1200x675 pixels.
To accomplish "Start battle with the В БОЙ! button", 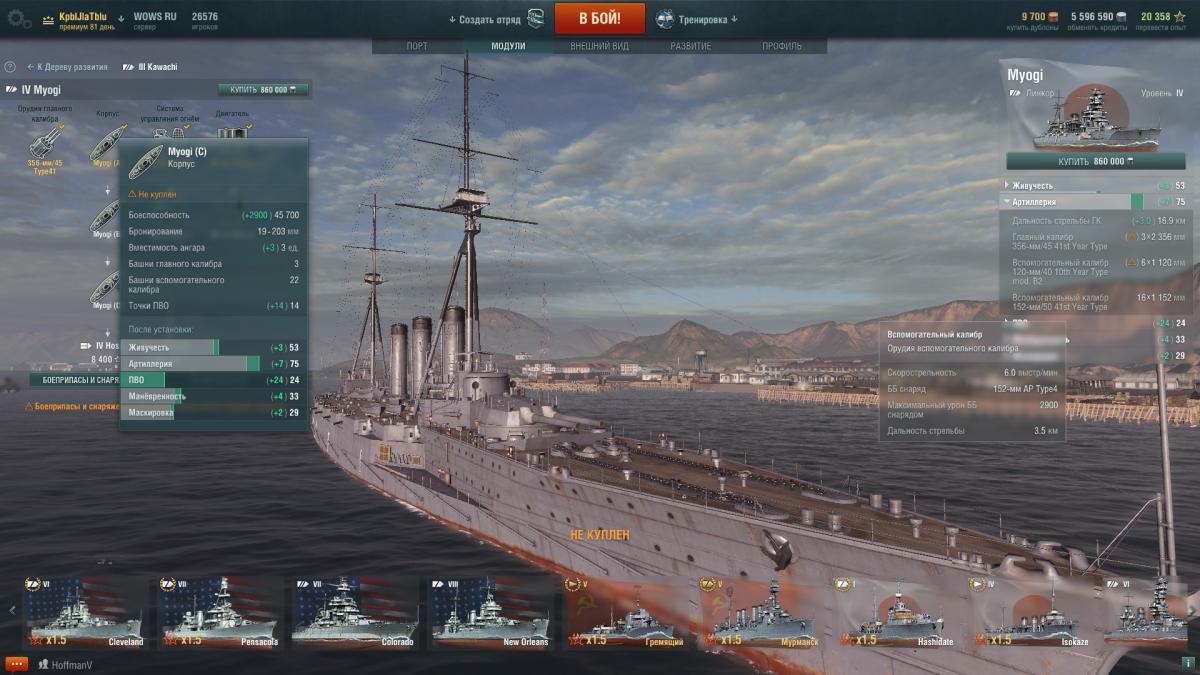I will (x=600, y=18).
